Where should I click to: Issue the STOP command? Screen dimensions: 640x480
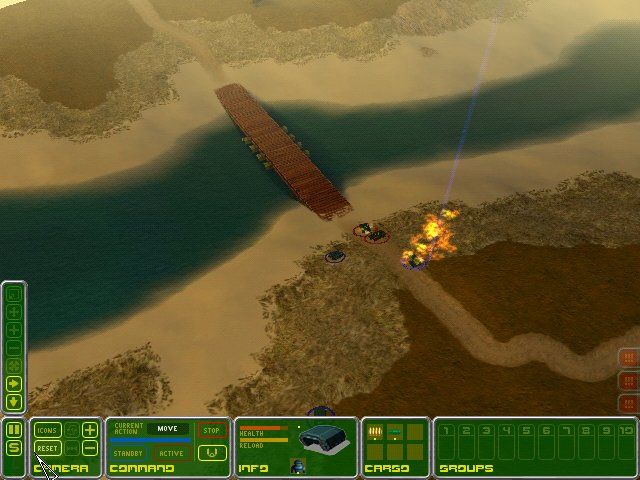click(x=211, y=431)
